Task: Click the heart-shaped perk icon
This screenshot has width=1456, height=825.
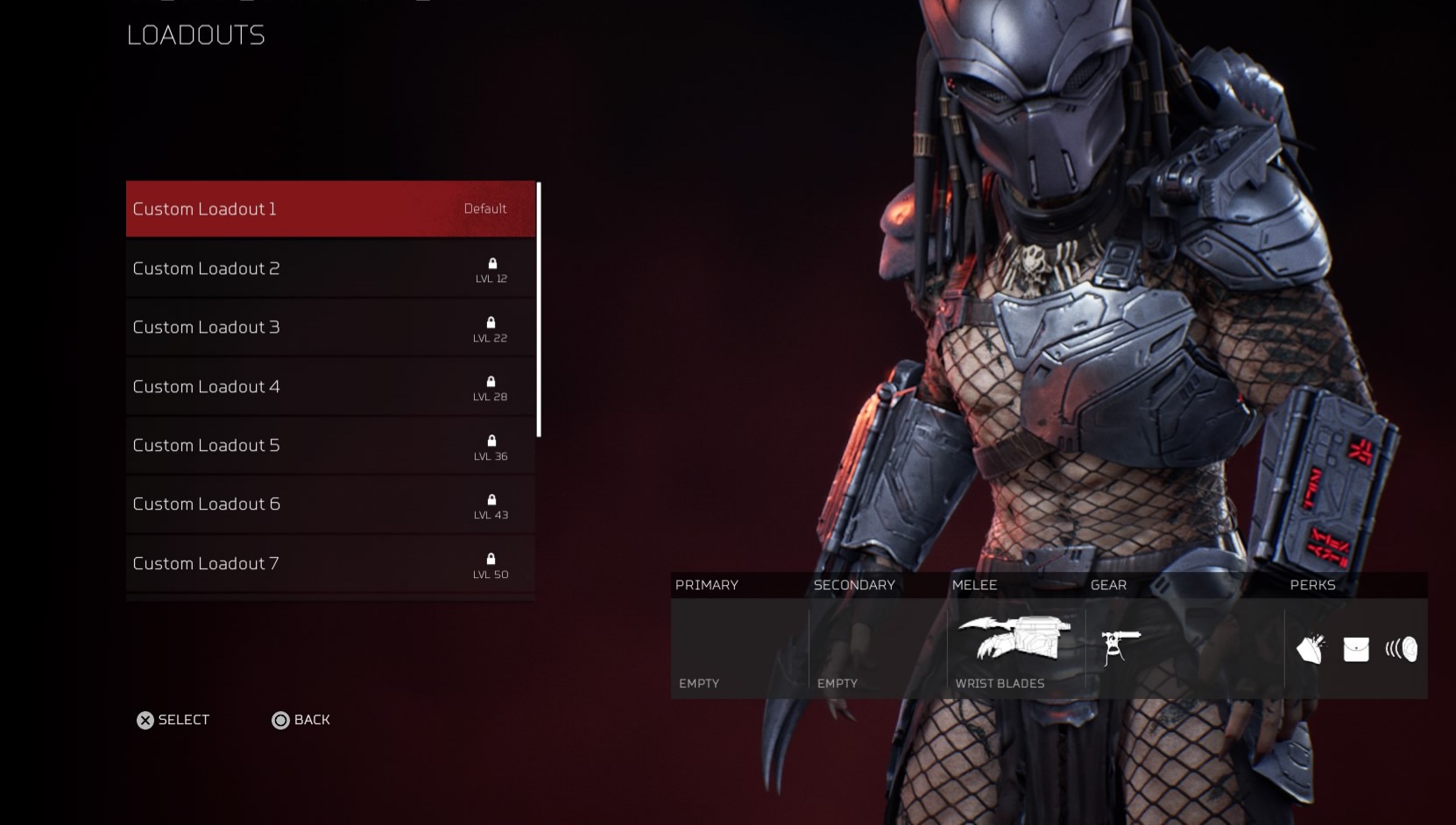Action: point(1311,649)
